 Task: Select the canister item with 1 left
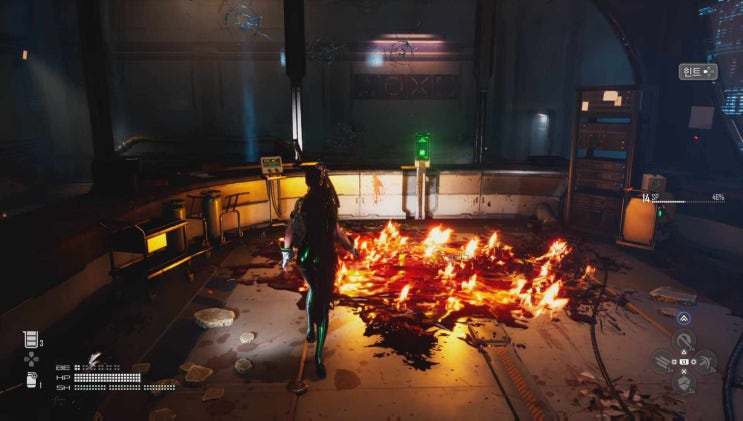click(31, 379)
